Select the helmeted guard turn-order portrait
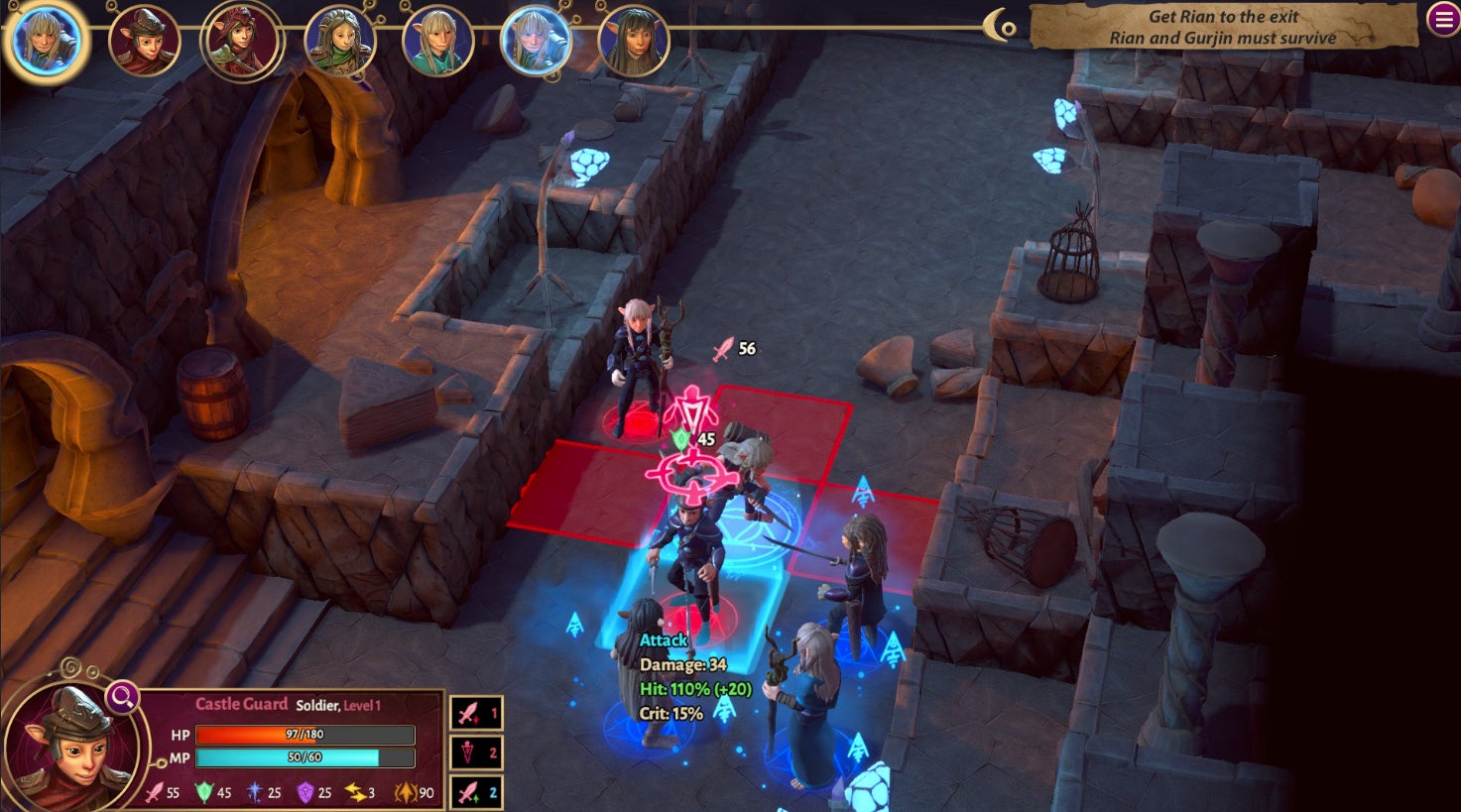This screenshot has height=812, width=1461. 144,43
